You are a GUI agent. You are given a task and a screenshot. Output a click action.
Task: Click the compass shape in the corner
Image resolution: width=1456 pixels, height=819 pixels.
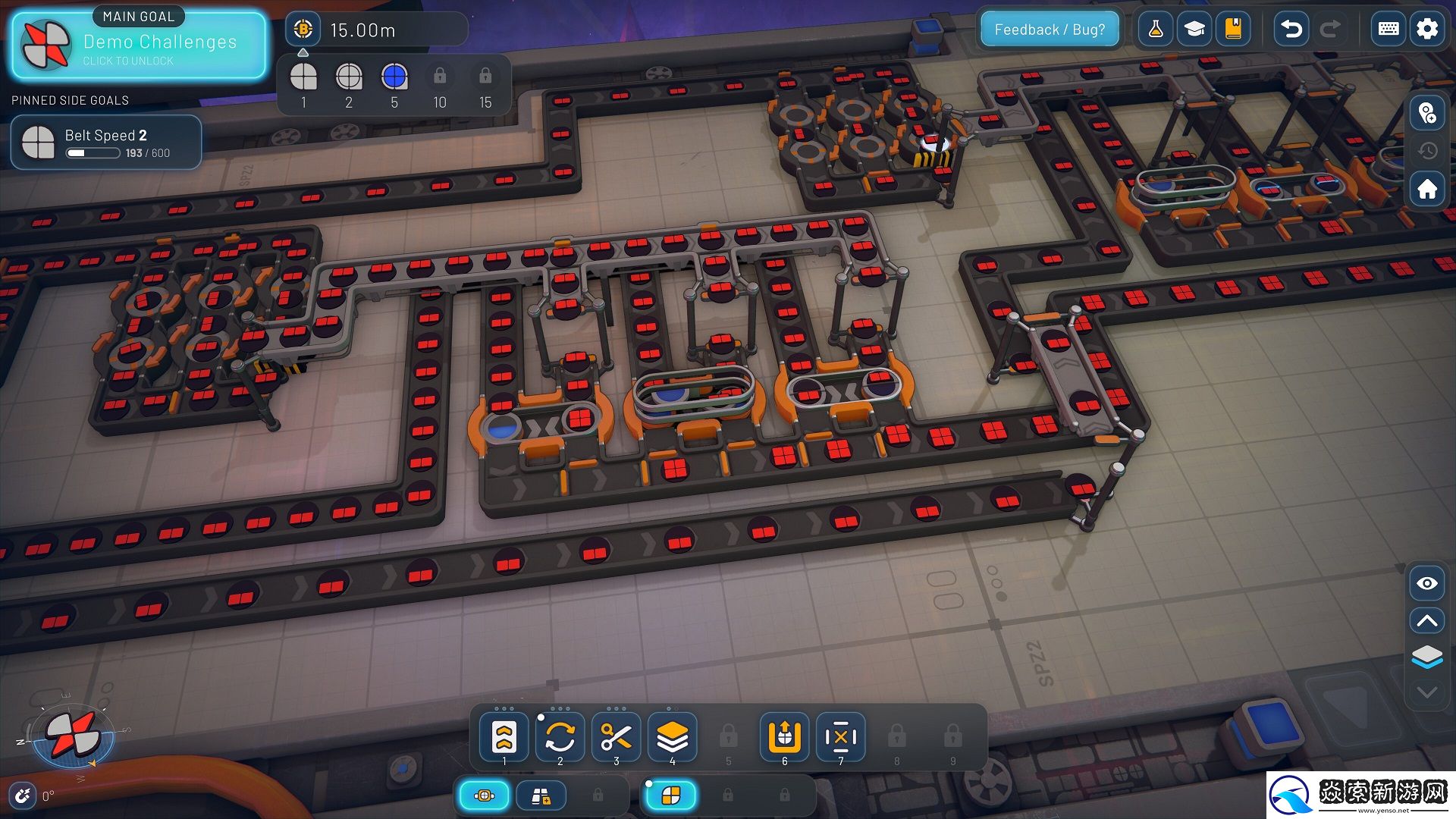click(72, 735)
